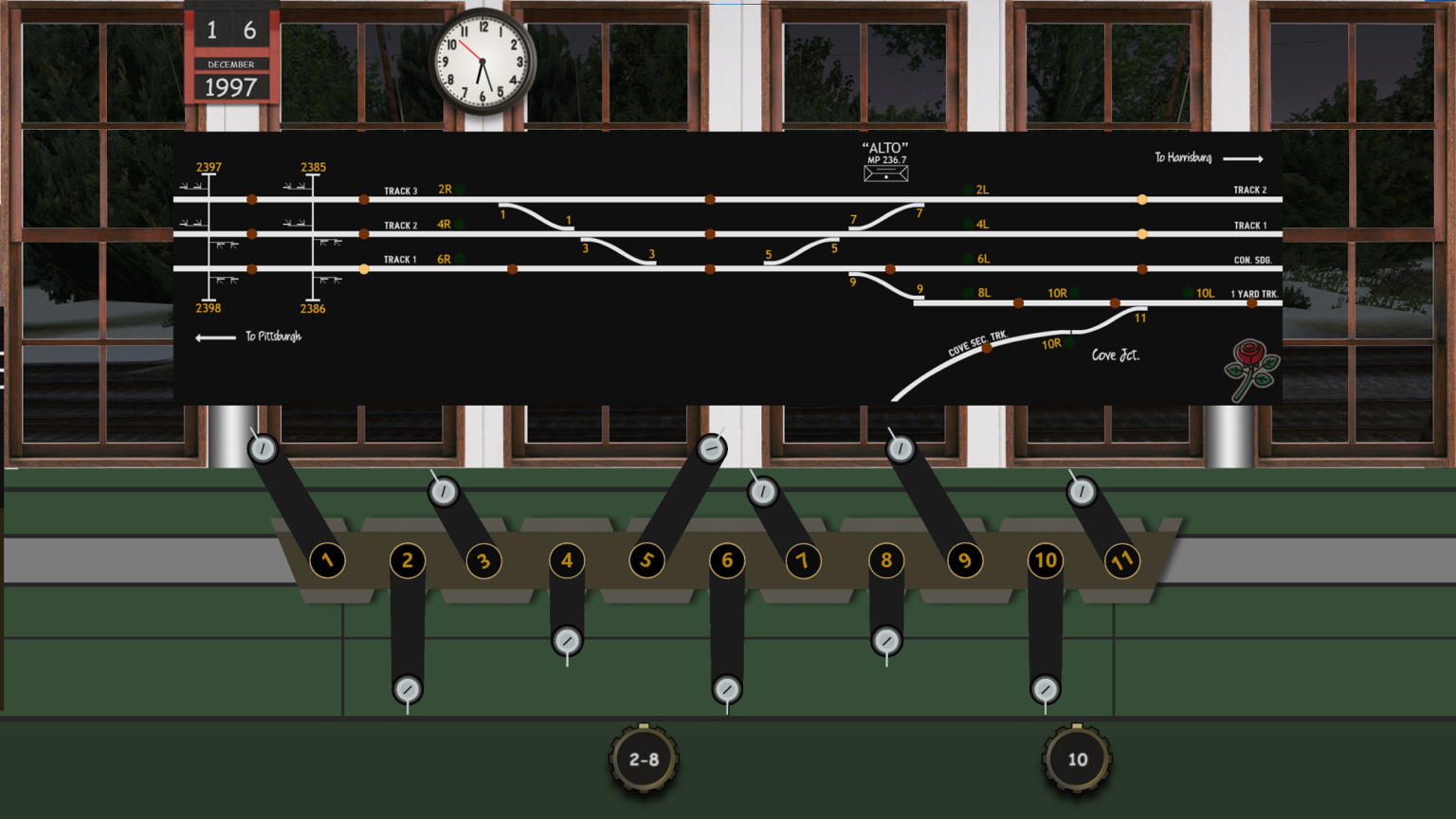
Task: Click signal indicator 4R beside Track 2
Action: 458,224
